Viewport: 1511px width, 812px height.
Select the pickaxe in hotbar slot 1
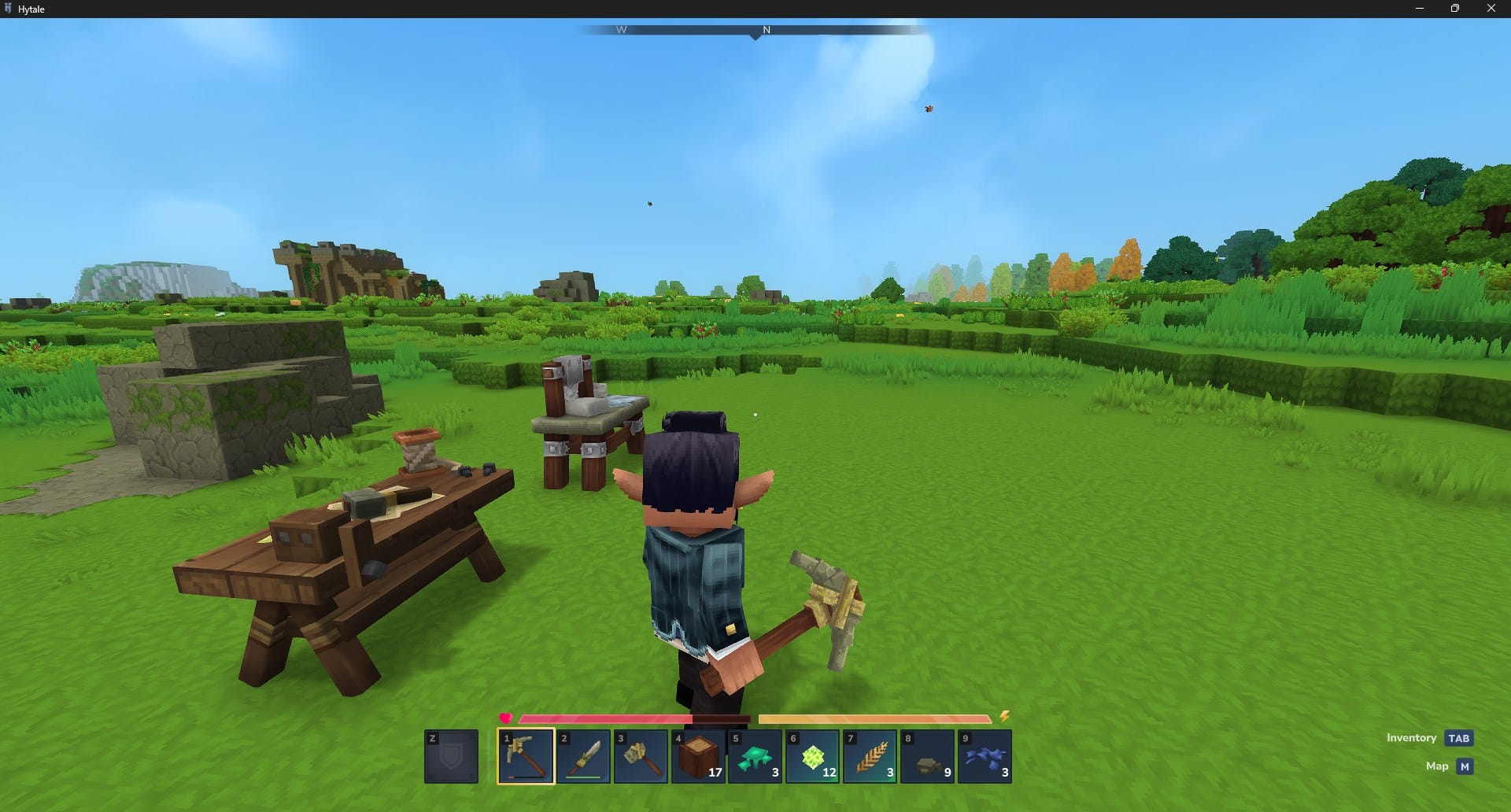point(526,757)
